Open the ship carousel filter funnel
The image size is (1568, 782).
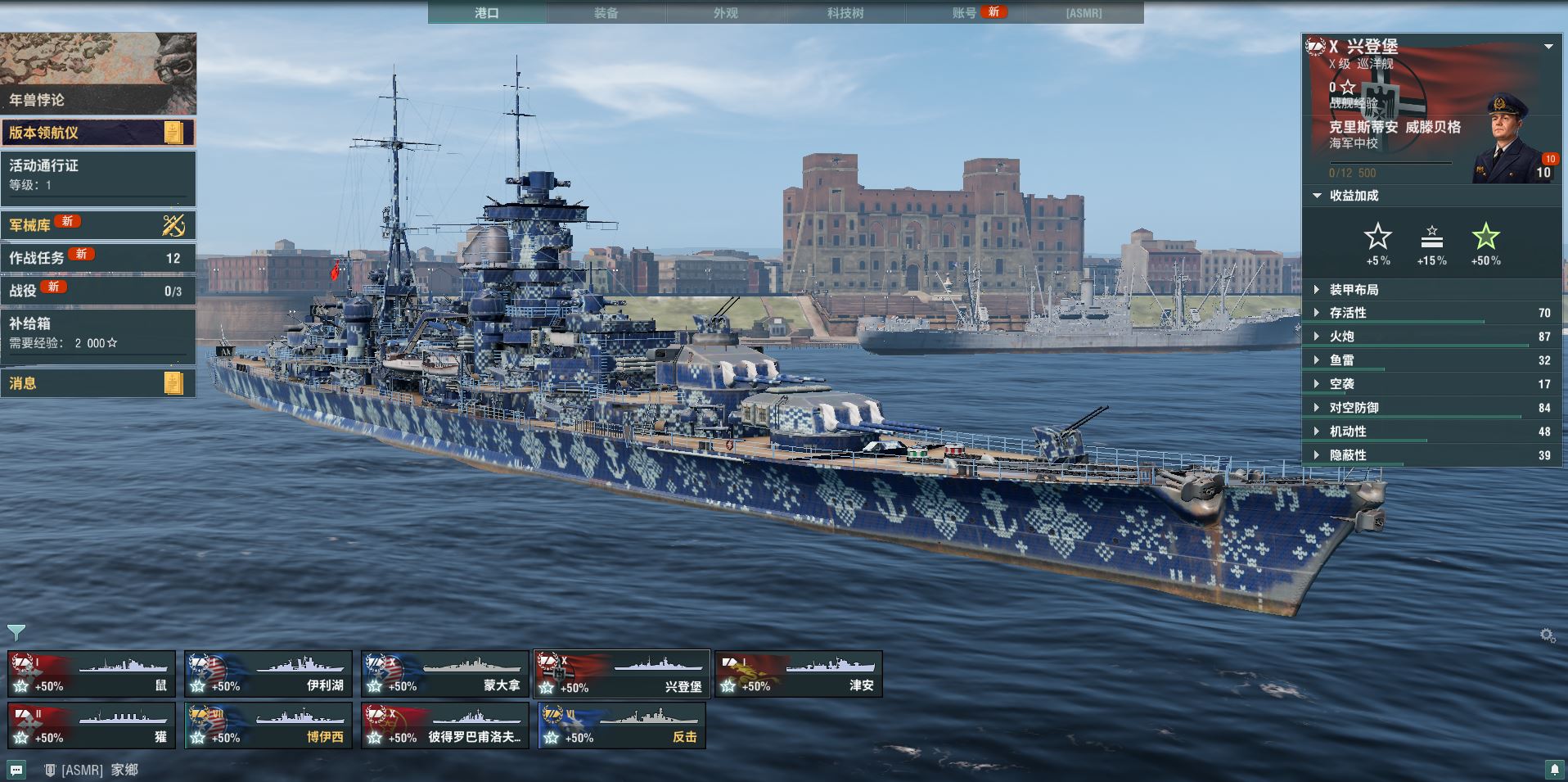pos(16,632)
